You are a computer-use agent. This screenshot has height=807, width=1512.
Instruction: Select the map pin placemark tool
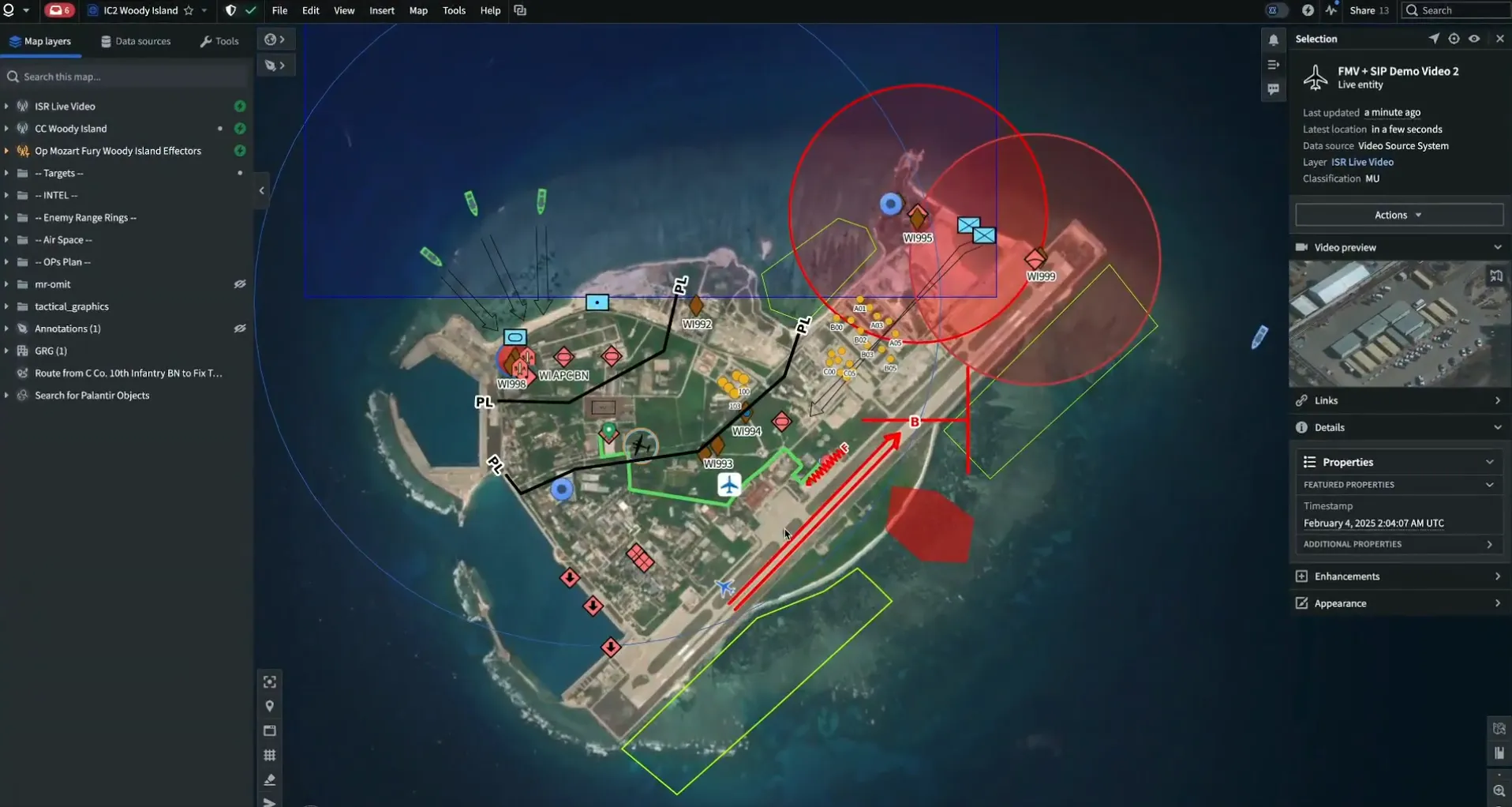[269, 706]
